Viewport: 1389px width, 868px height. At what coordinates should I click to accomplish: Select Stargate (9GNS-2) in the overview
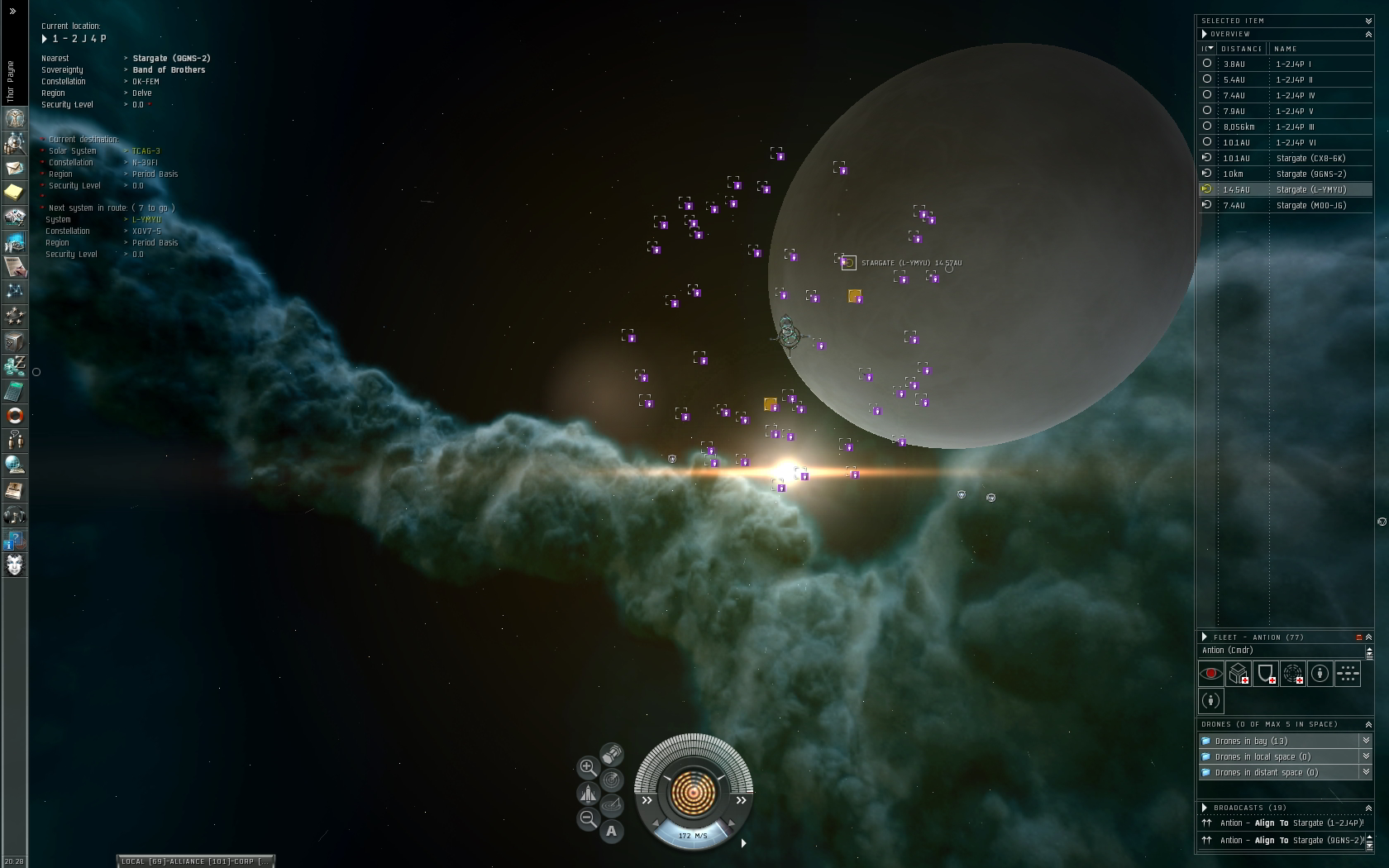[1310, 174]
